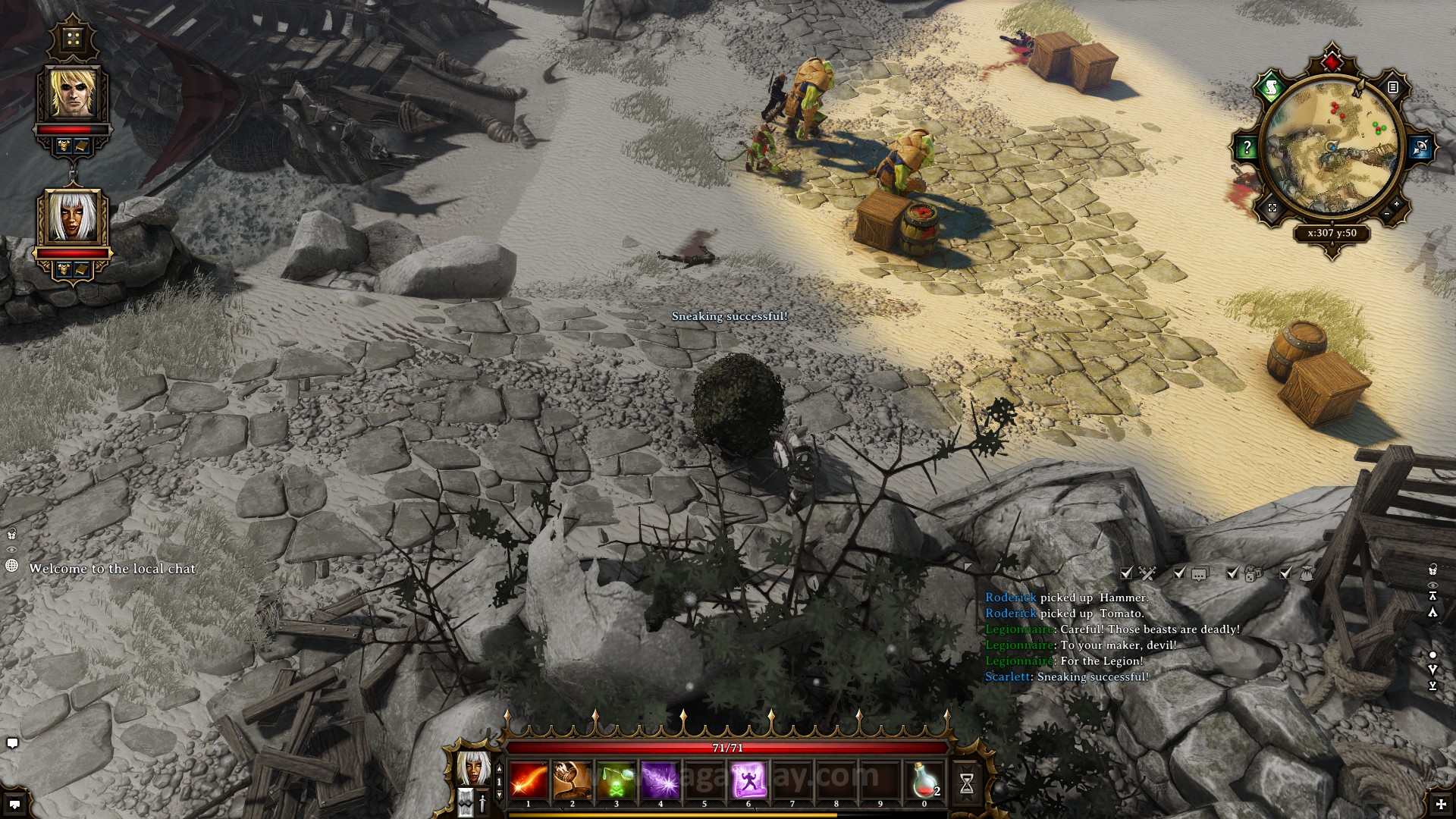The image size is (1456, 819).
Task: Click the red gem atop the minimap
Action: pyautogui.click(x=1332, y=60)
